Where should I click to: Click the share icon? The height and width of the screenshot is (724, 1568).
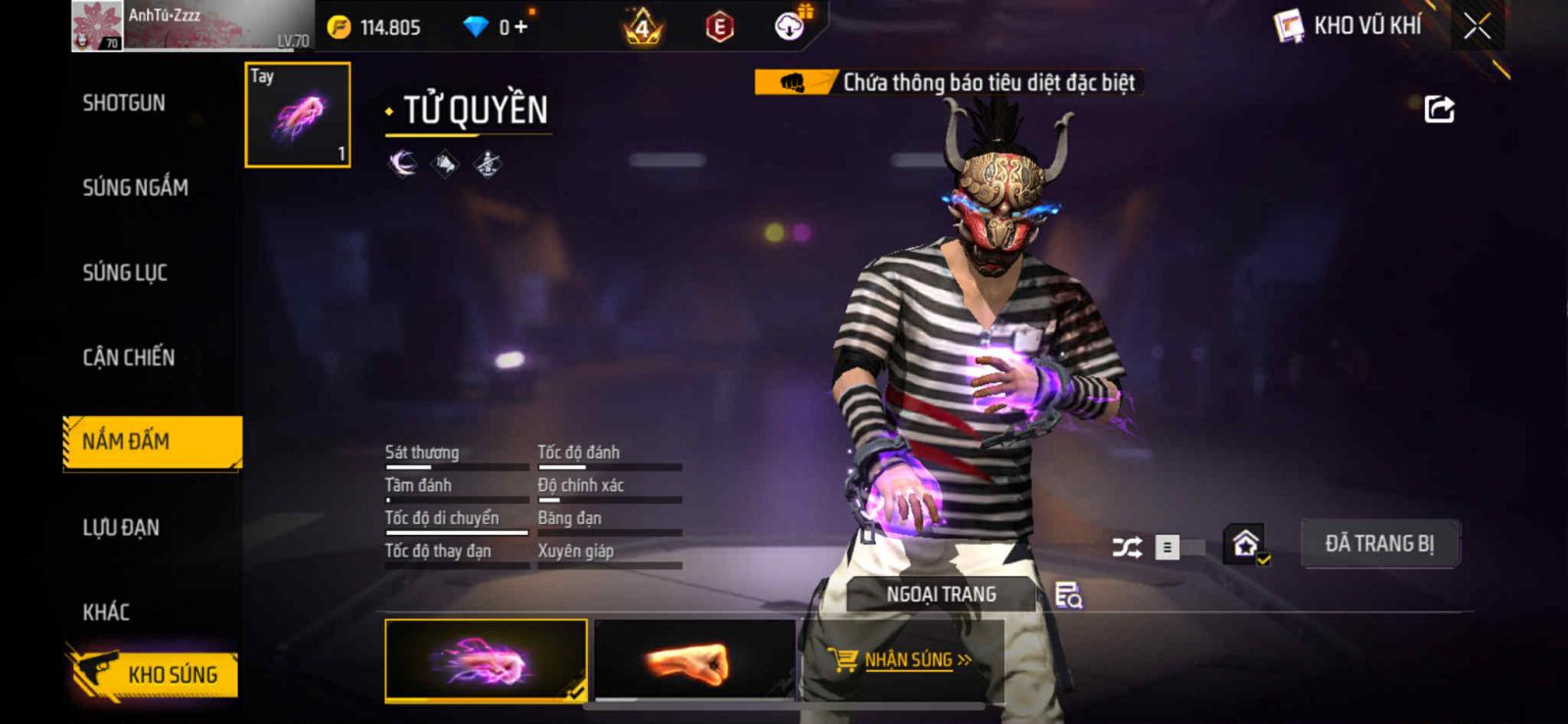pos(1439,109)
